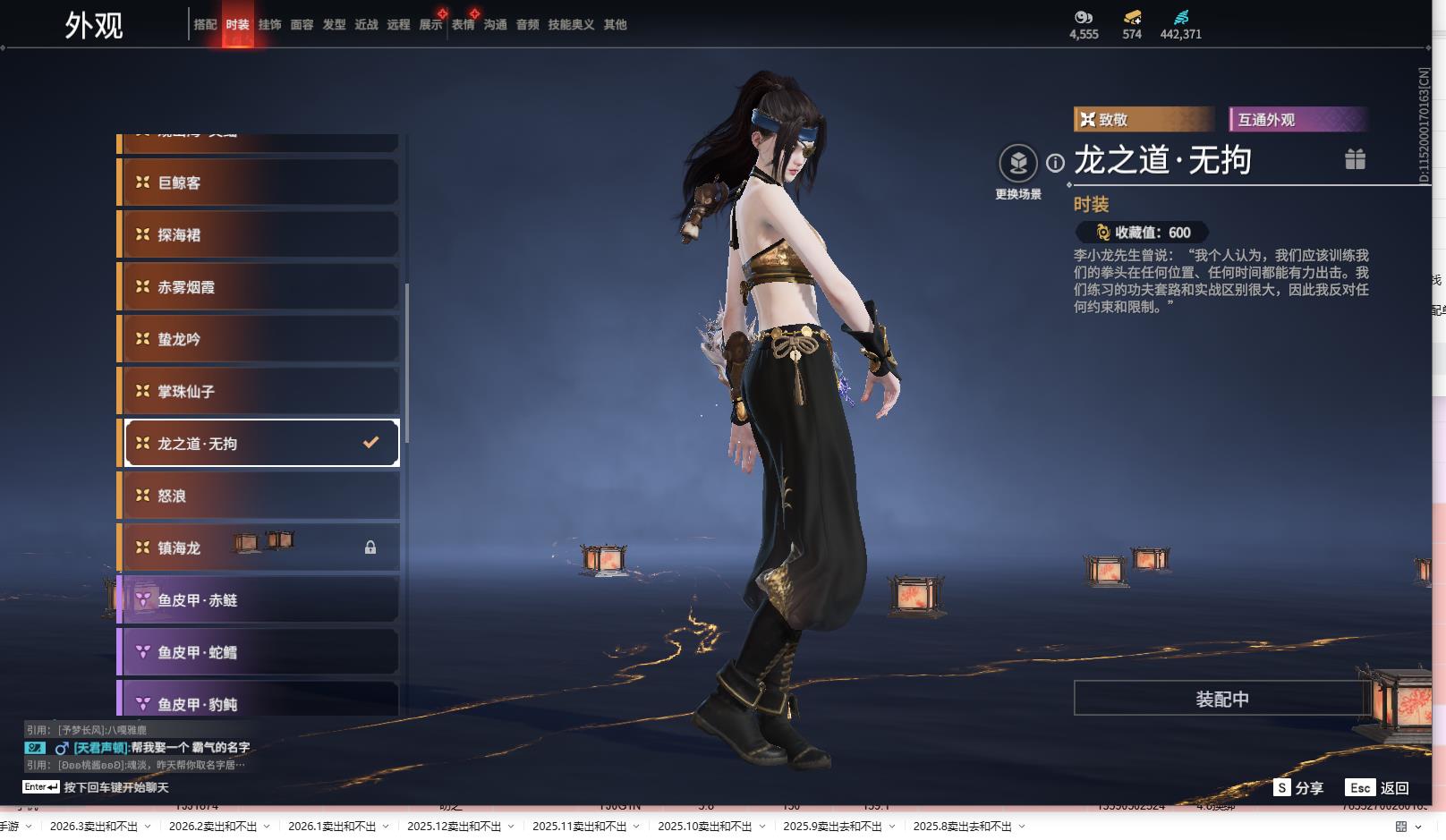
Task: Select the 掌珠仙子 outfit
Action: point(259,391)
